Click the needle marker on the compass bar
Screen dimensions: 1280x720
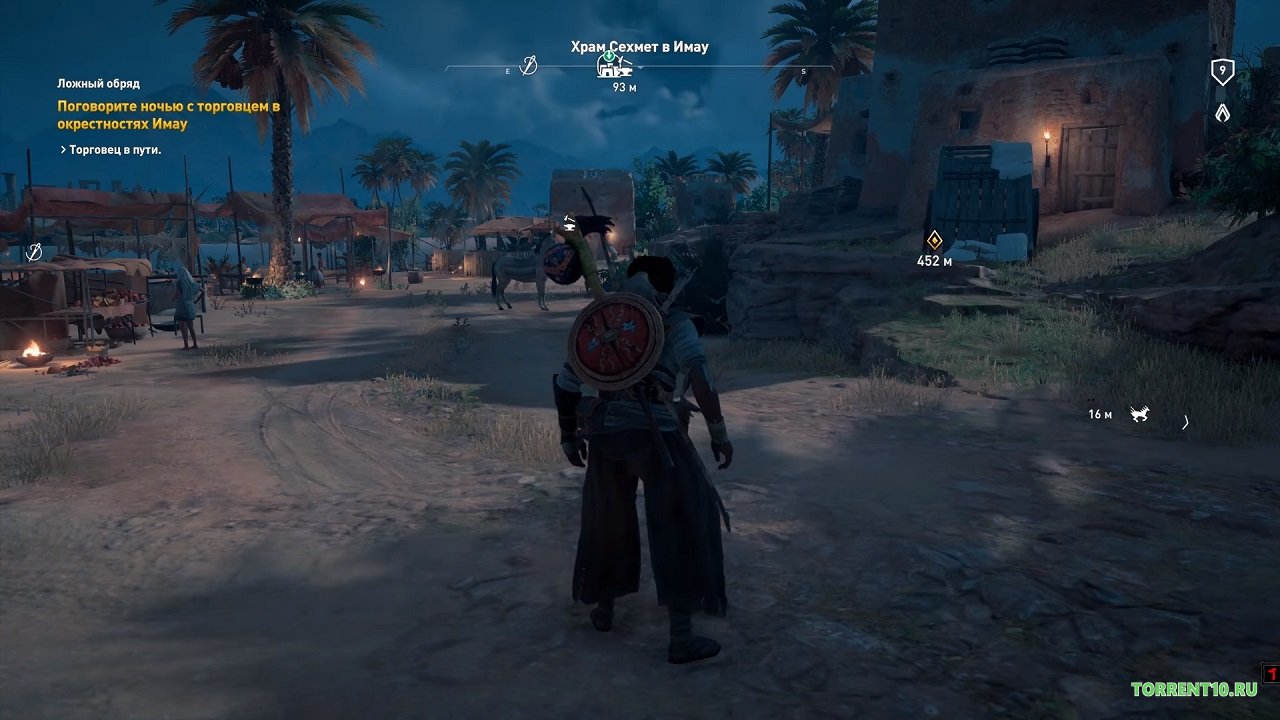pos(530,67)
